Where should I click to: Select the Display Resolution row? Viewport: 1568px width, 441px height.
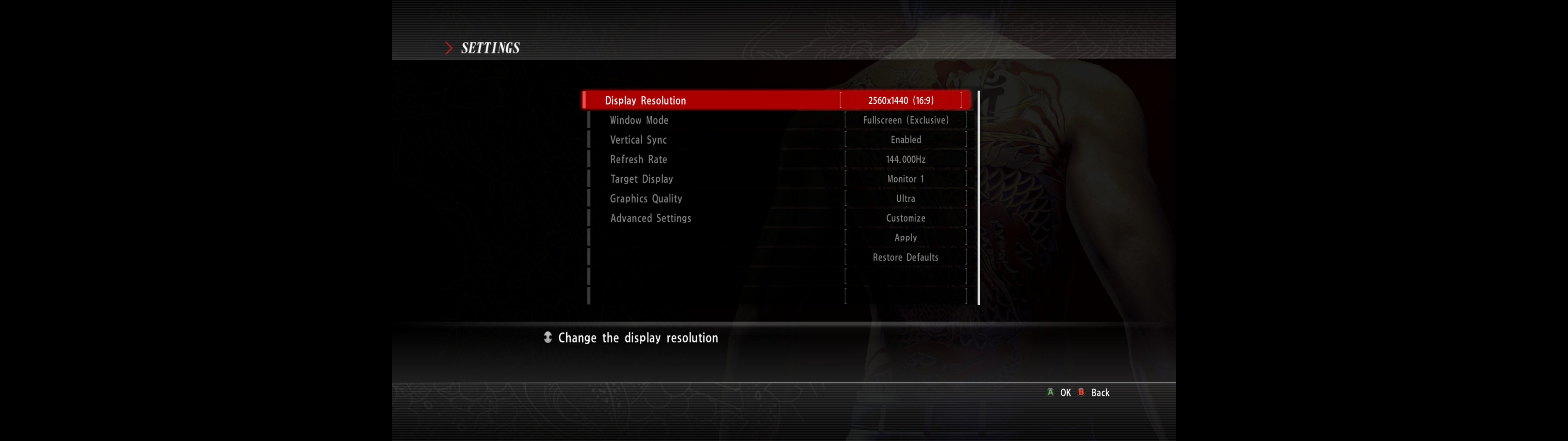[645, 100]
